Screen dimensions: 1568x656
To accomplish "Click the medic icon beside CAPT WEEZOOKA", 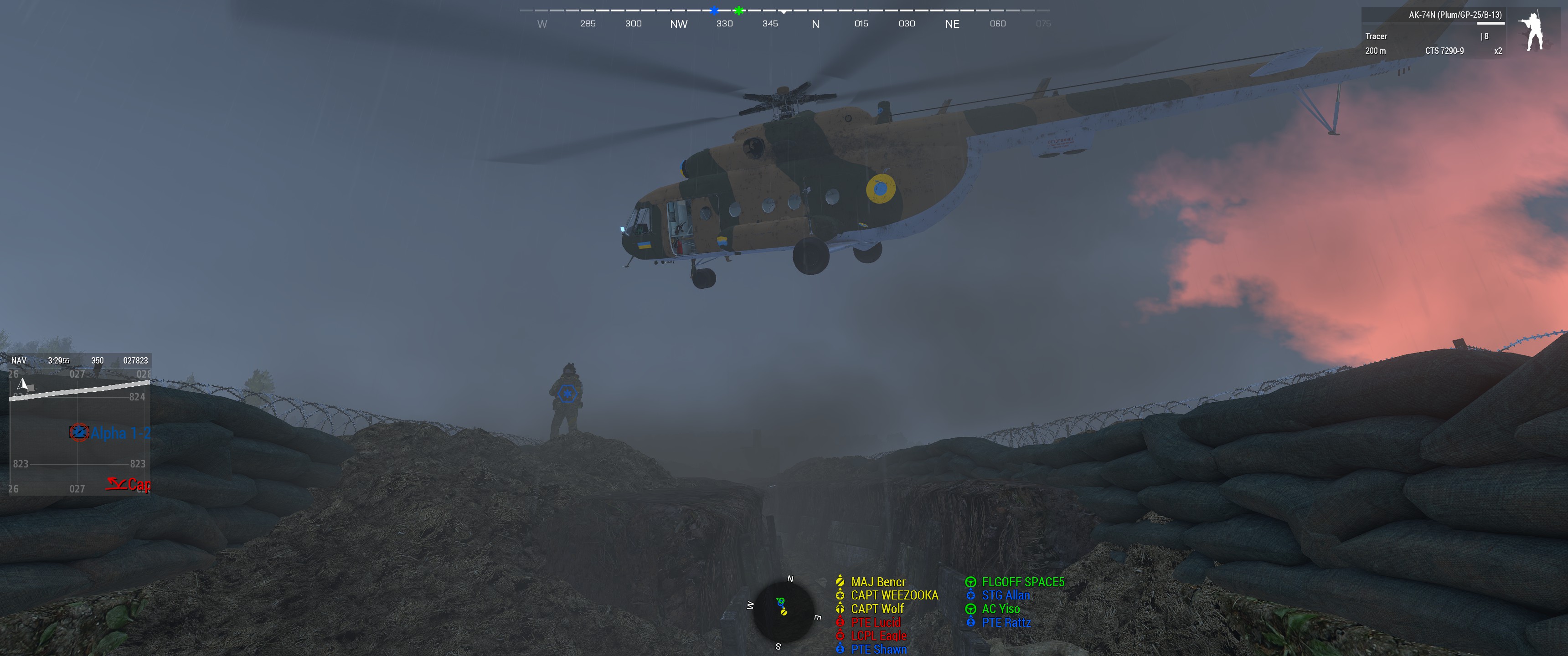I will pos(840,596).
